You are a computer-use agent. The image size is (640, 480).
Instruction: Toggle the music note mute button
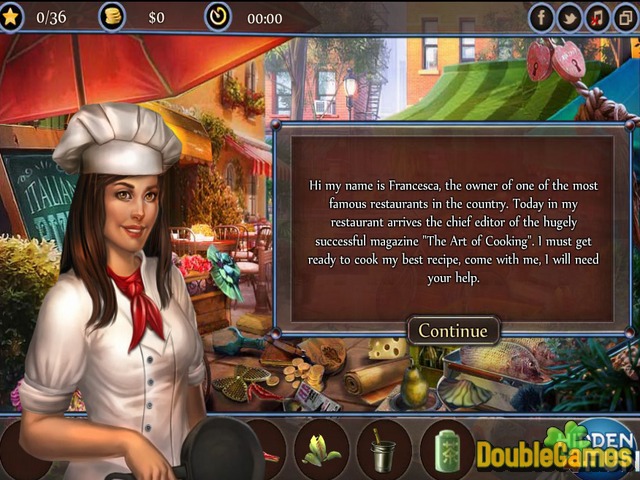tap(597, 17)
